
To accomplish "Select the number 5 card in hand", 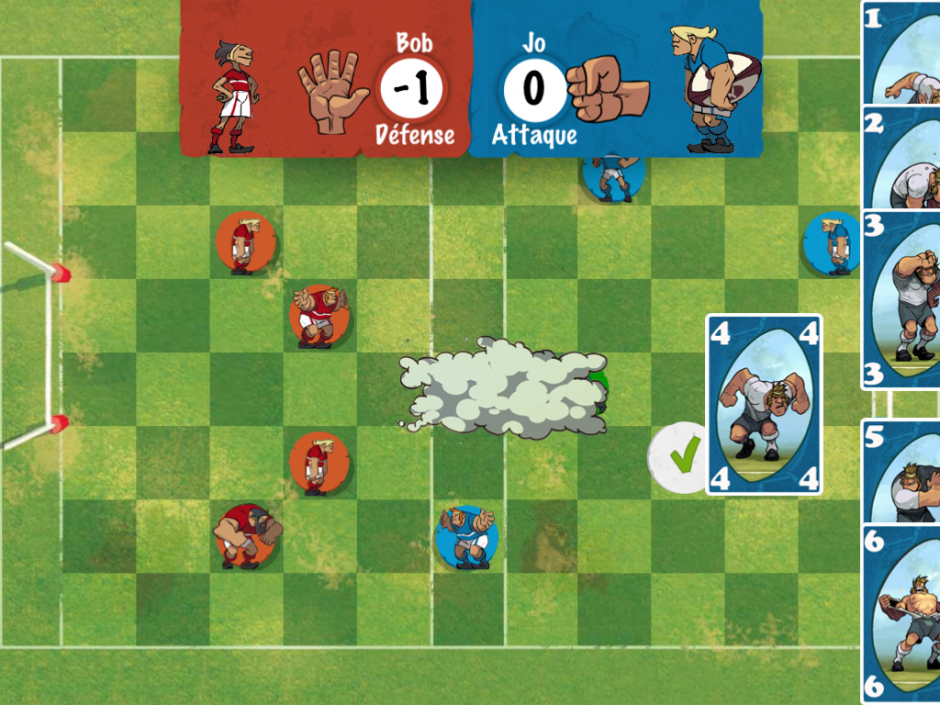I will point(902,470).
